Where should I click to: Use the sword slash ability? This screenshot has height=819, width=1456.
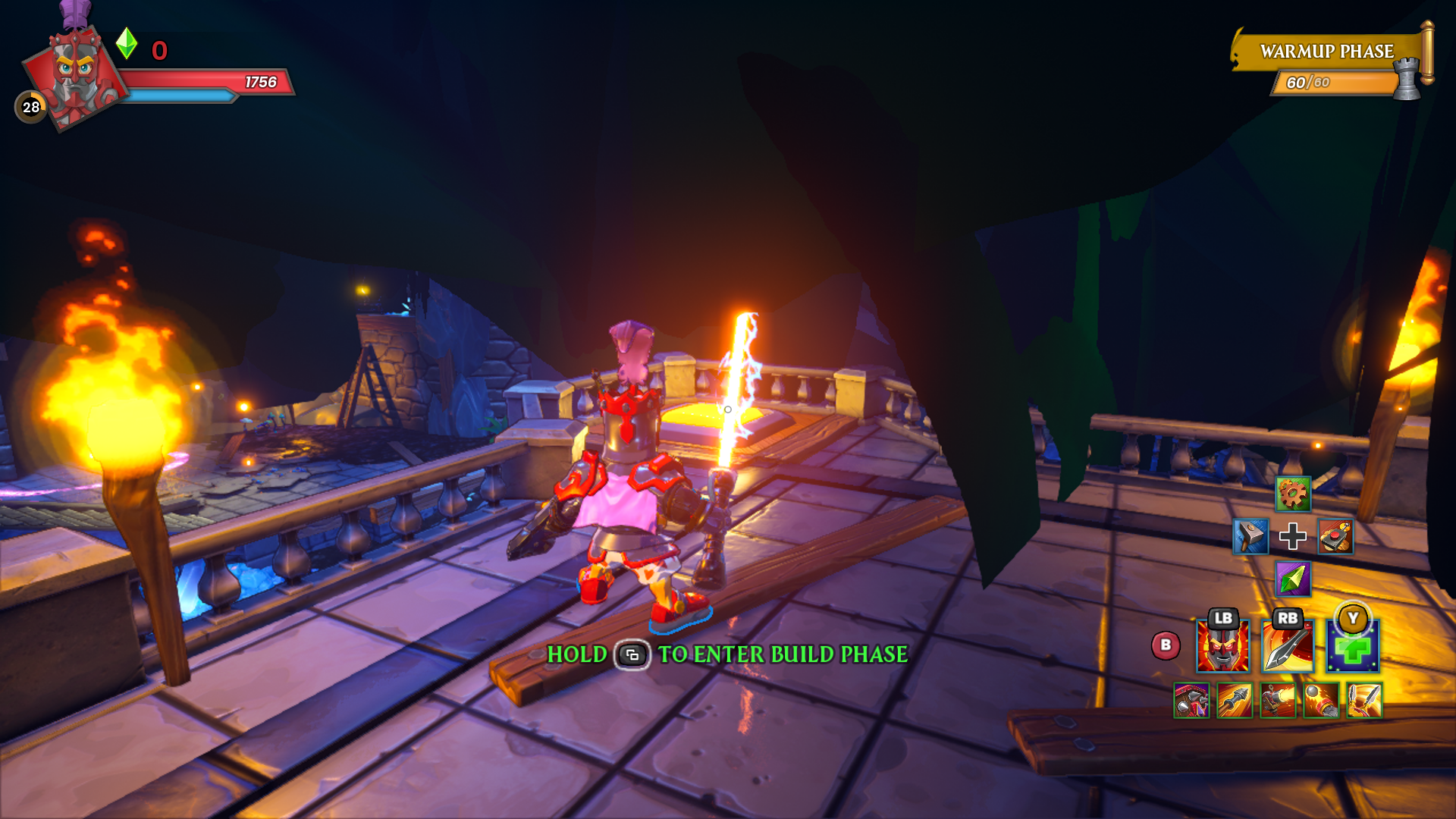click(x=1288, y=647)
